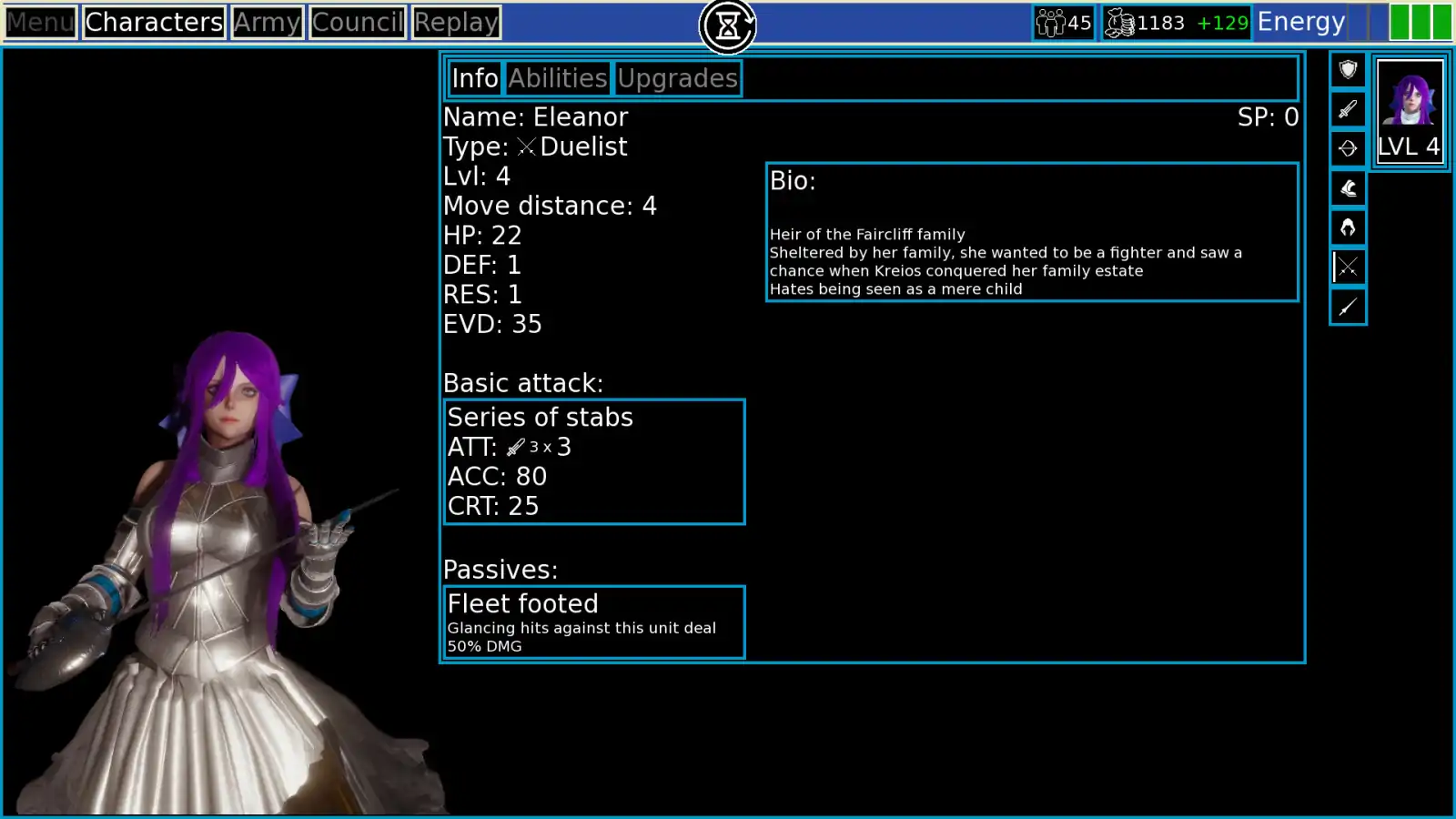Screen dimensions: 1456x819
Task: Open the Replay menu
Action: point(456,22)
